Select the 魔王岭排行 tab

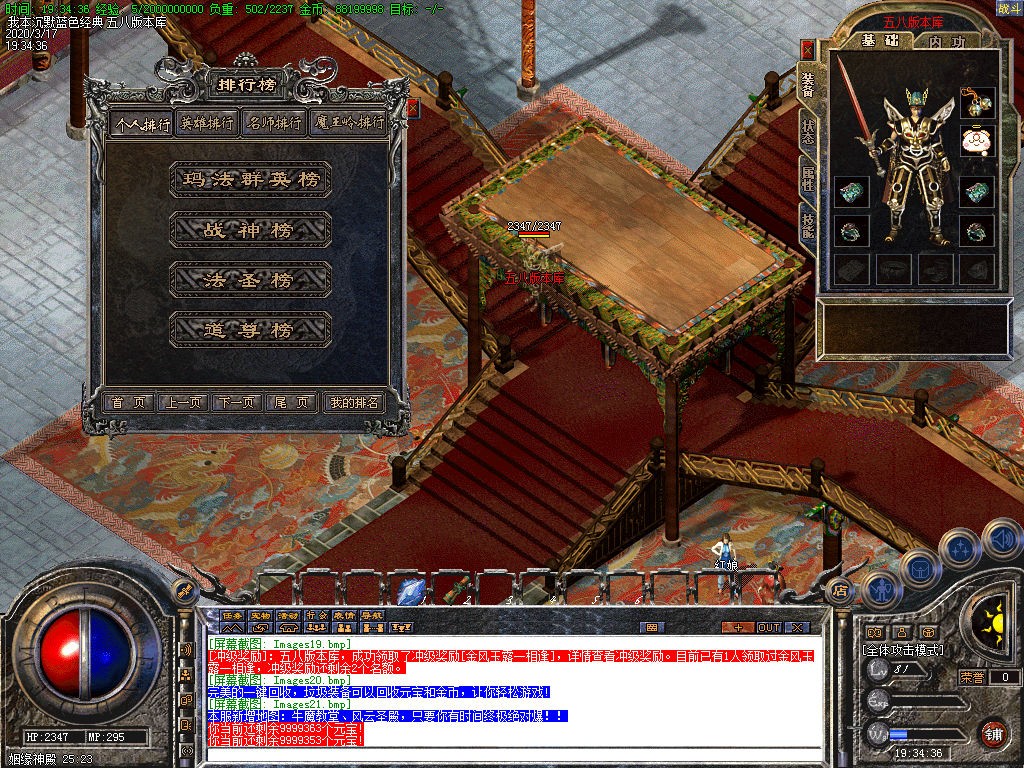point(347,123)
